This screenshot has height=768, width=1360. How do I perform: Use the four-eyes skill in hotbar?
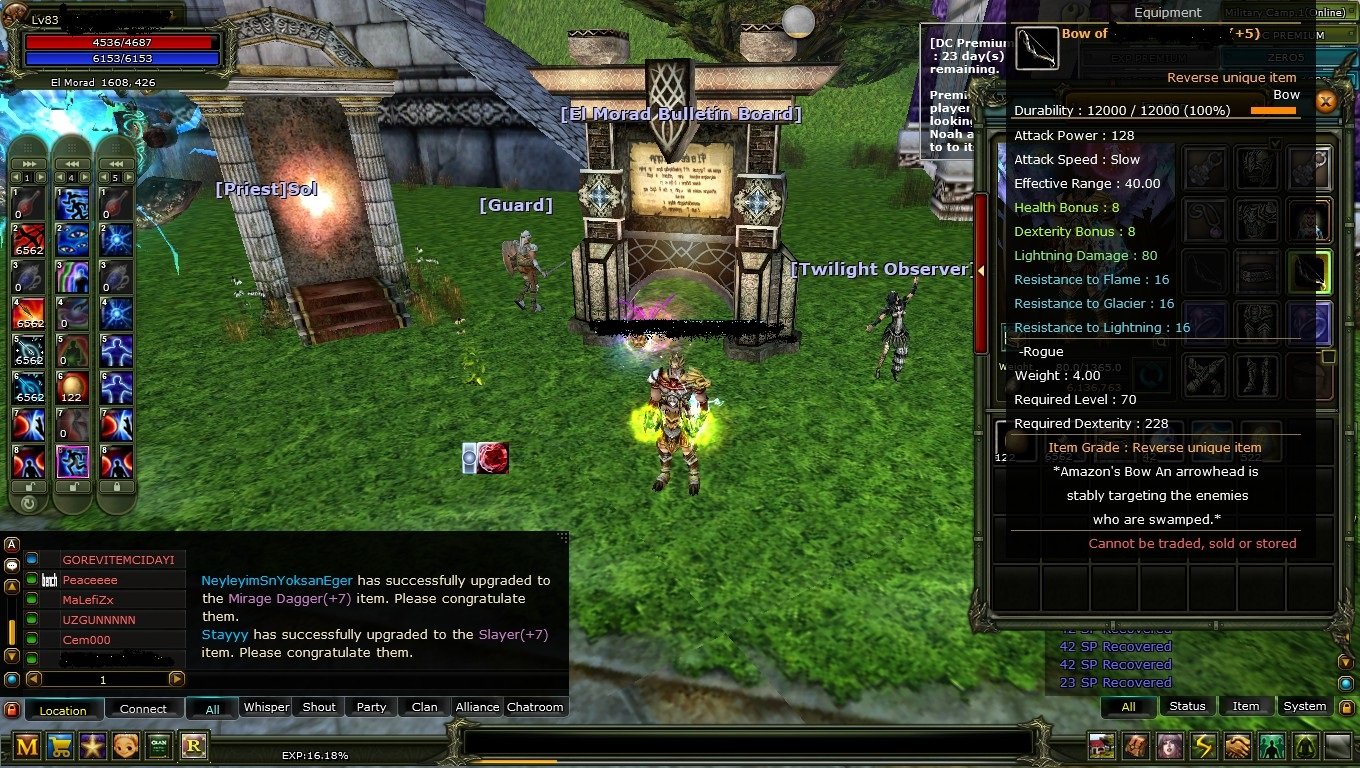[x=72, y=240]
